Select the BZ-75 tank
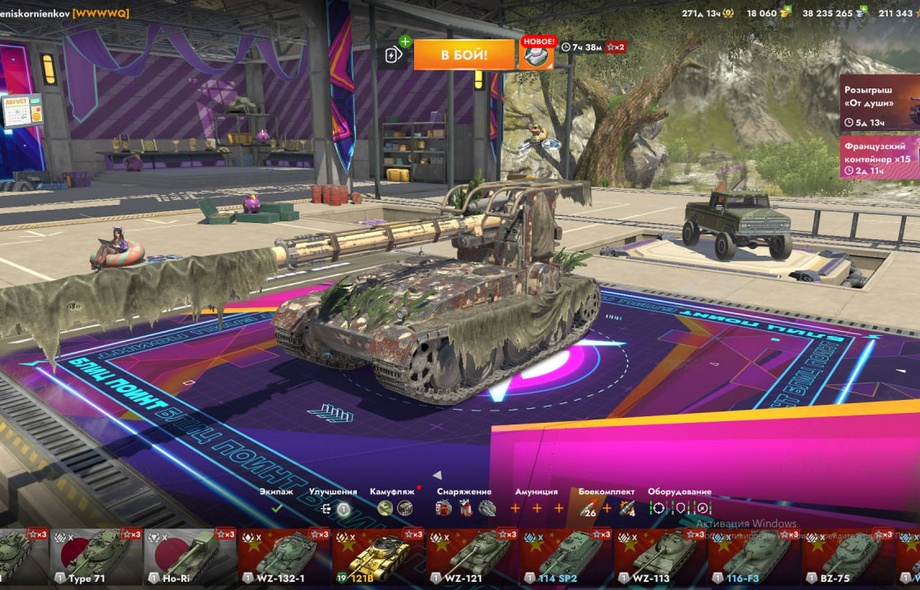Viewport: 920px width, 590px height. [x=846, y=557]
